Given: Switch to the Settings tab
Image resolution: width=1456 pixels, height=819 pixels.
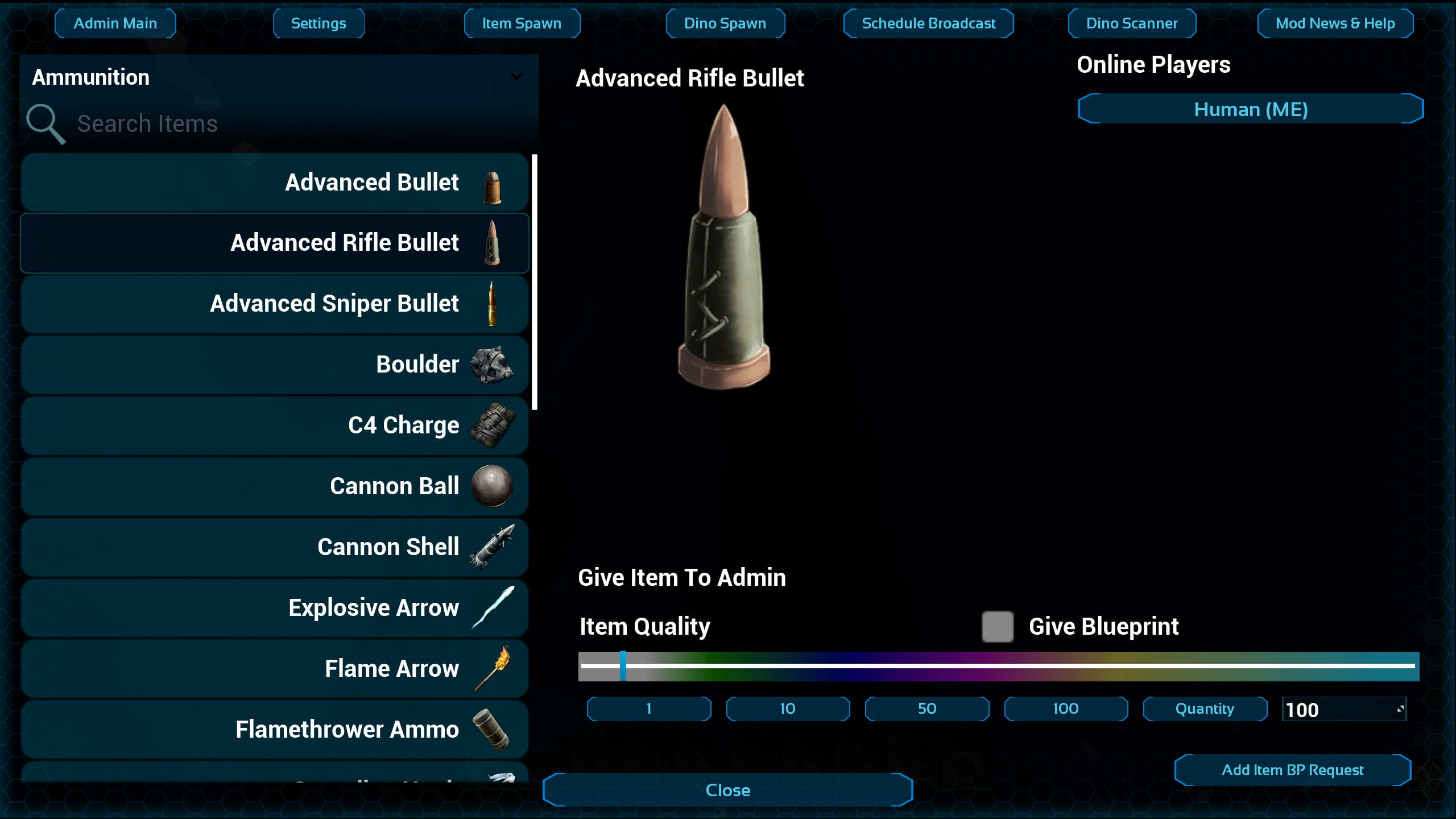Looking at the screenshot, I should (x=318, y=23).
